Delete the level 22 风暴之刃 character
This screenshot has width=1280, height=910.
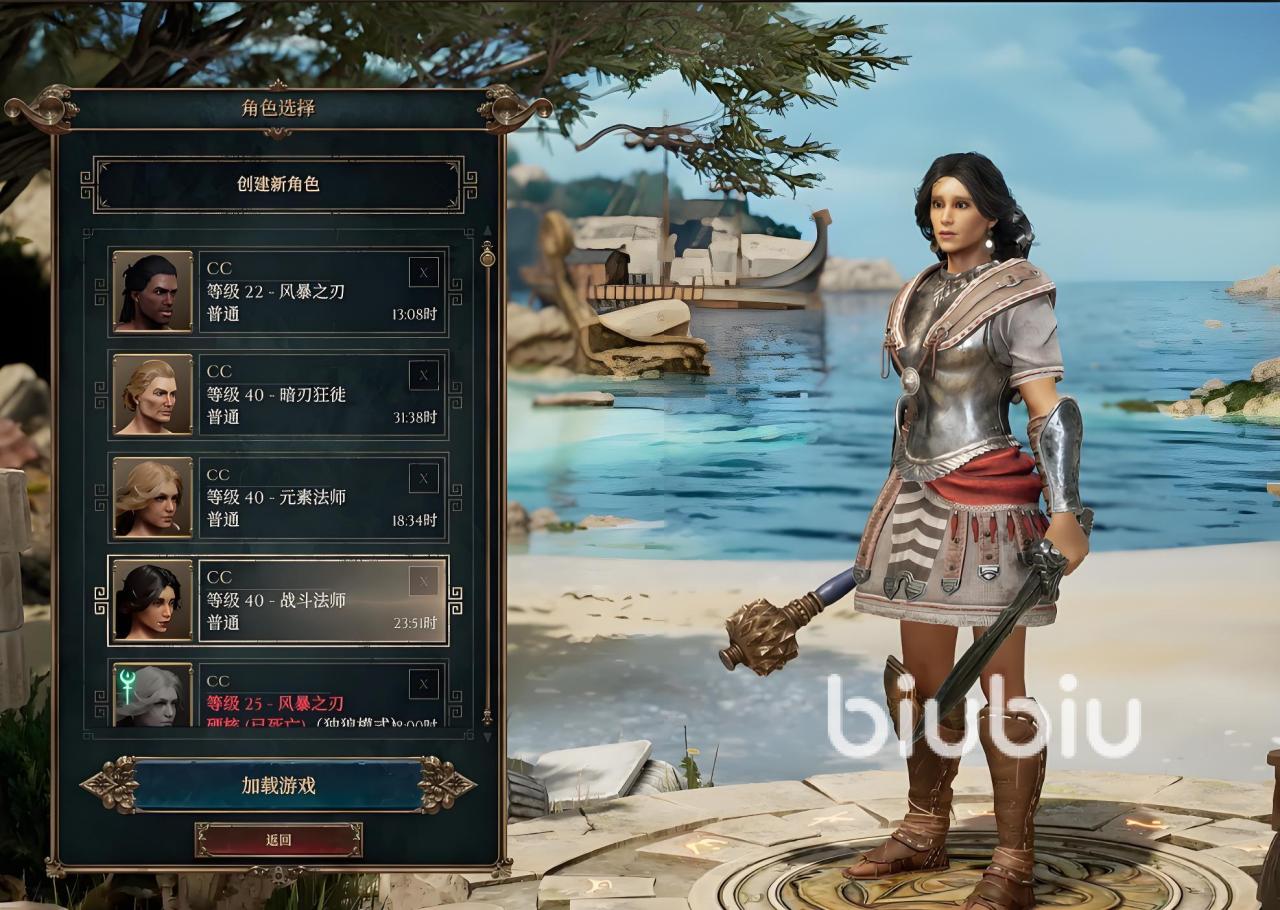click(x=423, y=272)
